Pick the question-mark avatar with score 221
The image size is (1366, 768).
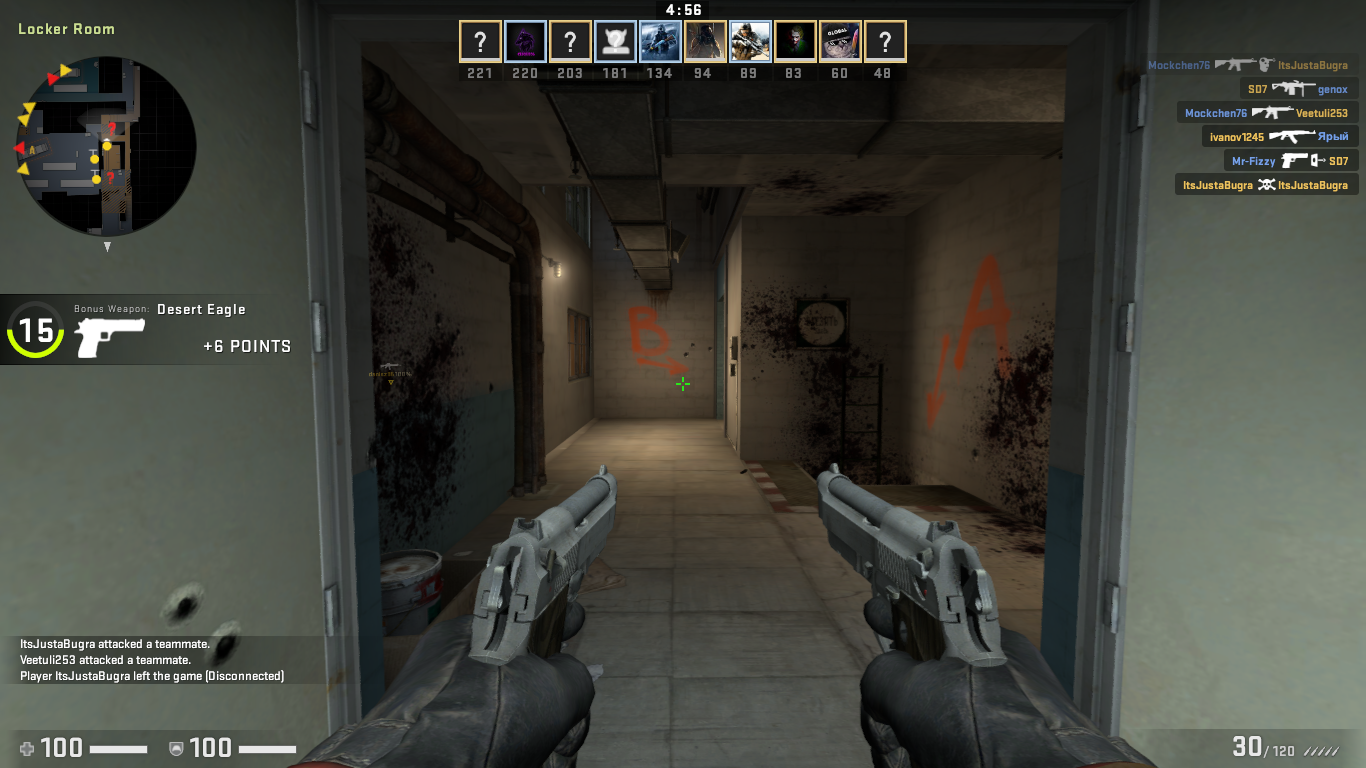[x=480, y=42]
